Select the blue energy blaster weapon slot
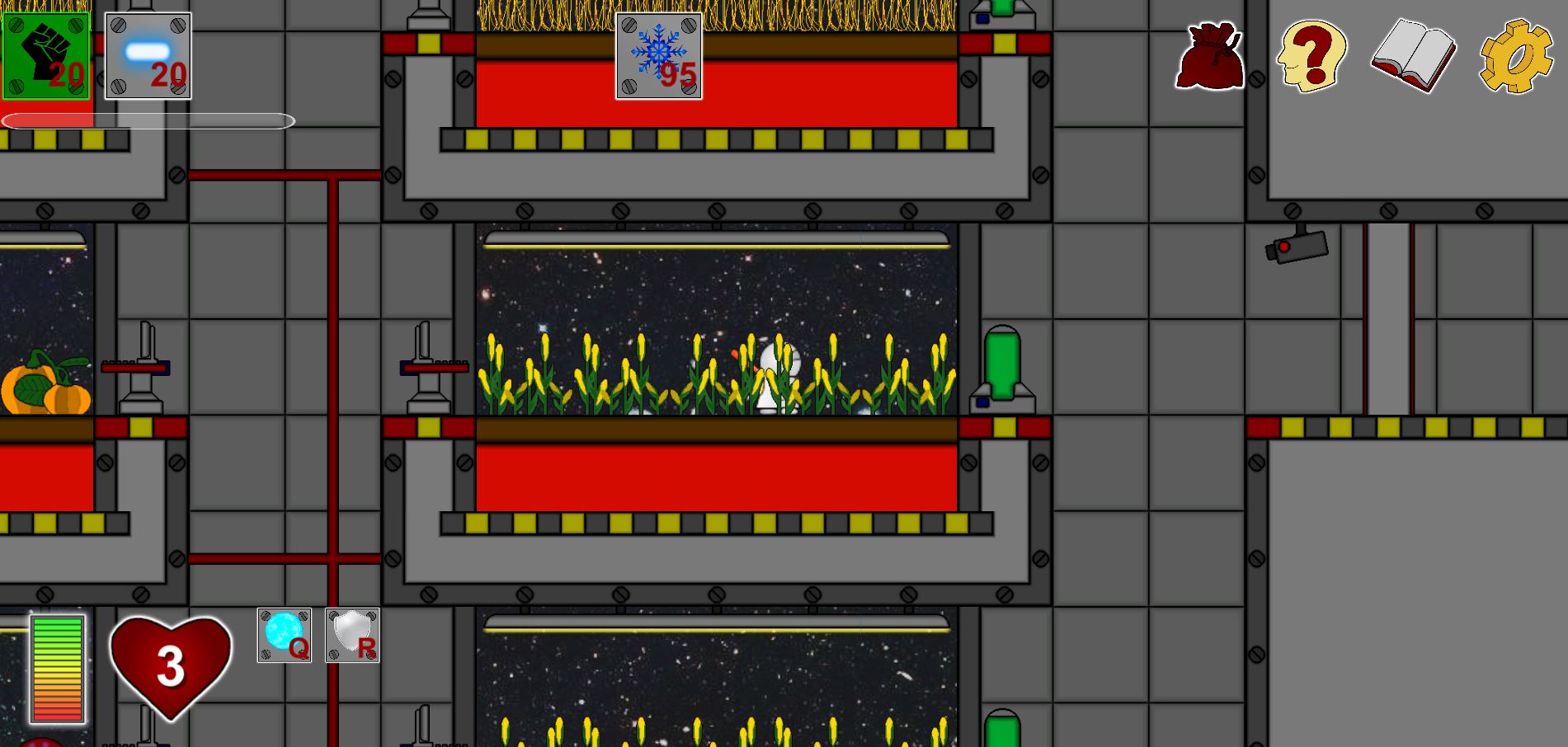 [x=148, y=55]
